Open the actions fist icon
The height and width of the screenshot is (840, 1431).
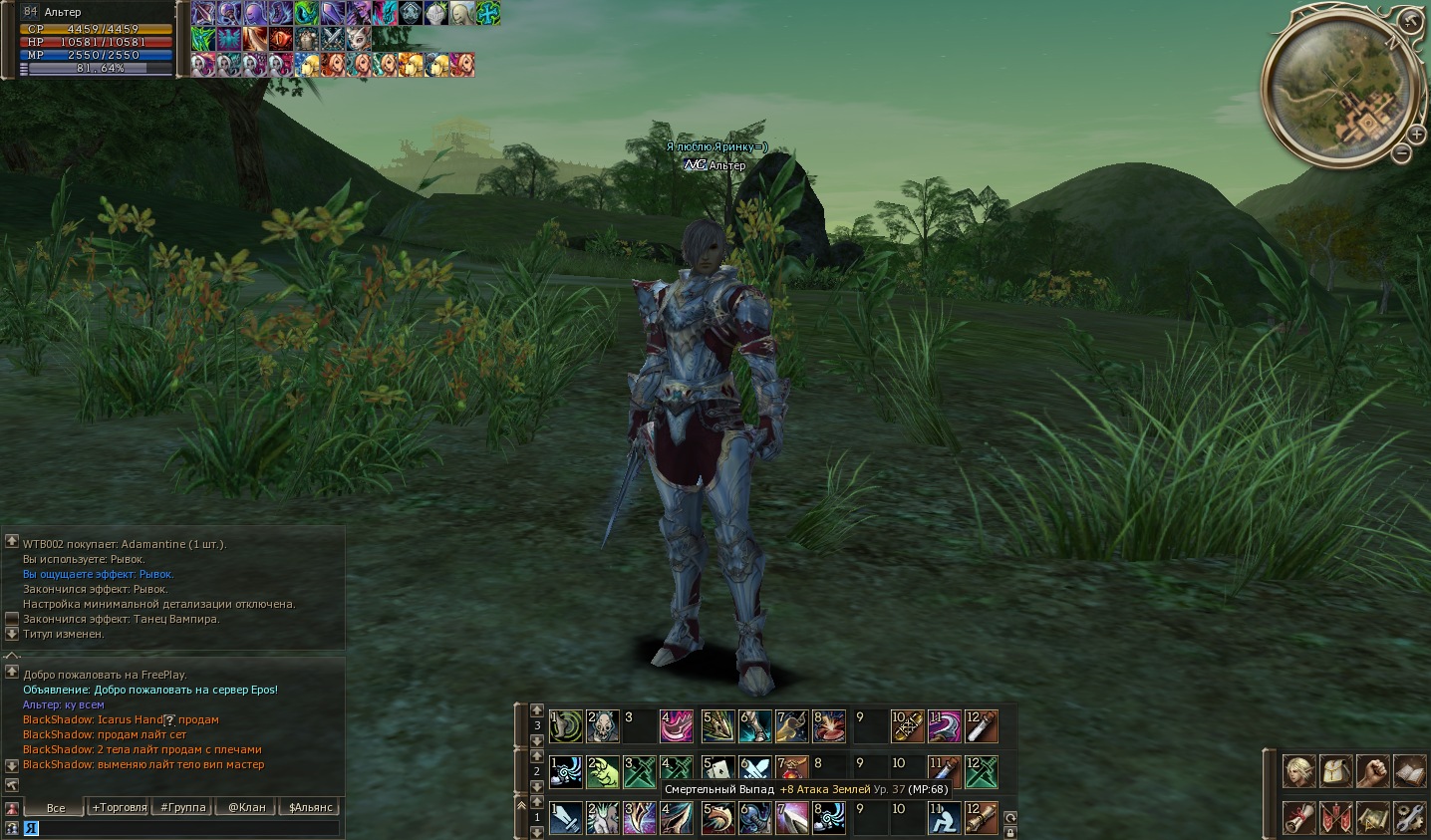[x=1372, y=770]
